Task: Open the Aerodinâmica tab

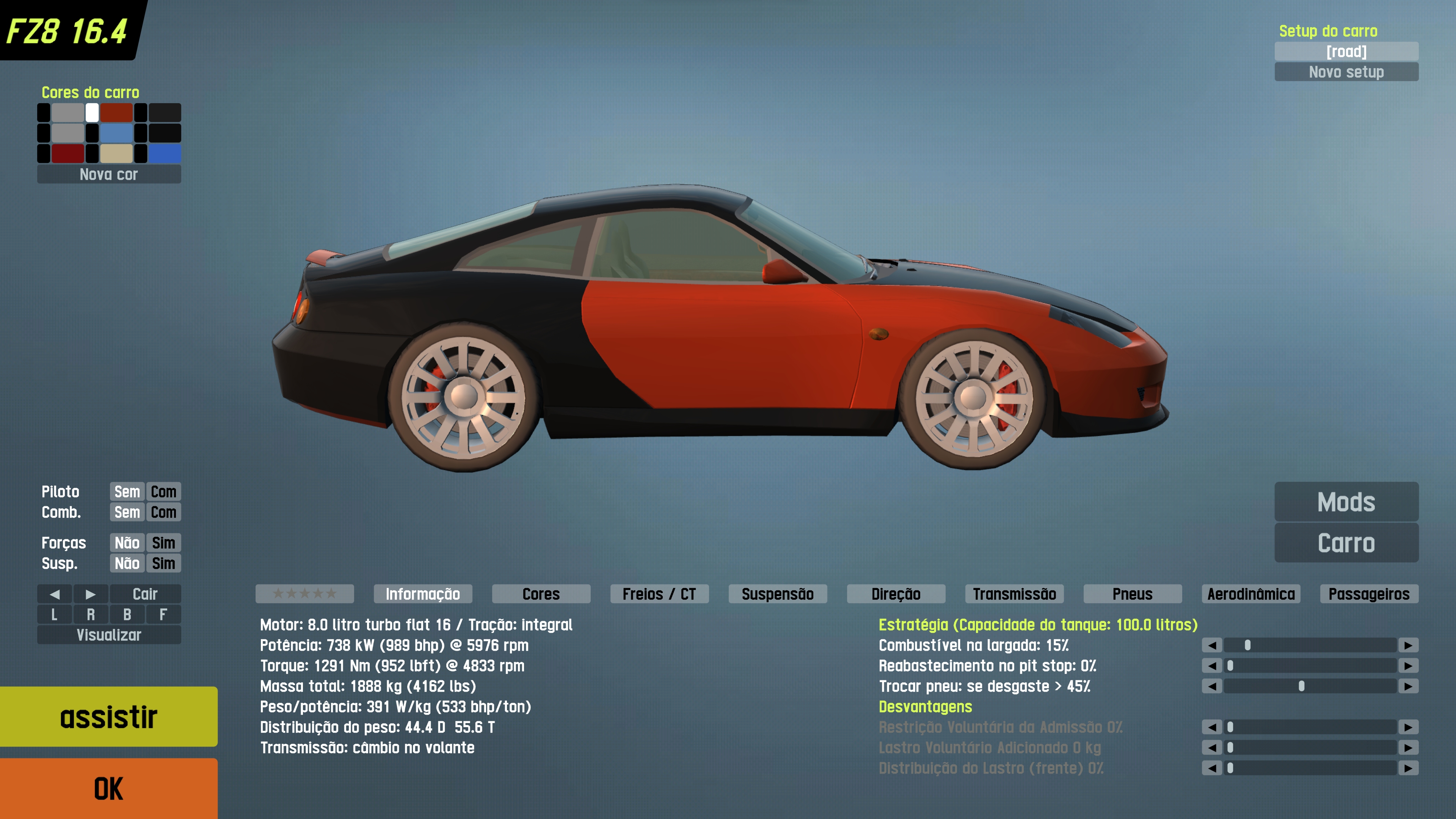Action: pos(1251,594)
